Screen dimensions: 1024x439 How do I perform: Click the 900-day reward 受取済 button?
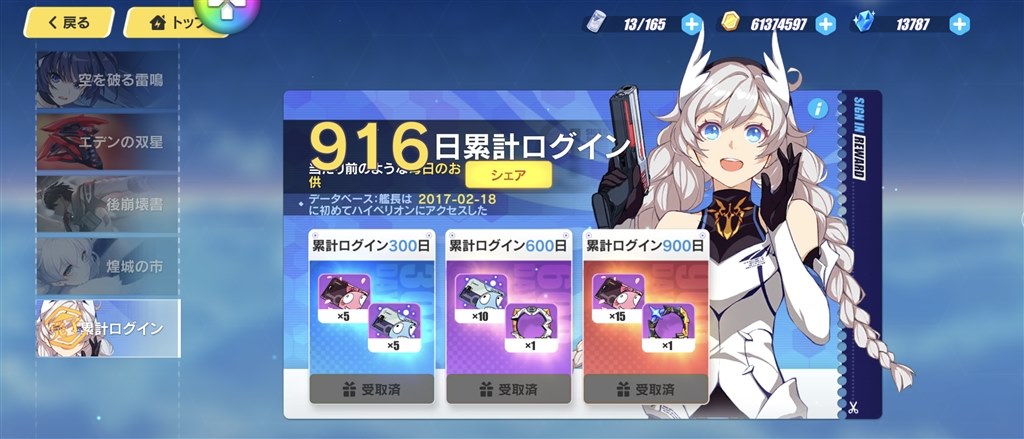coord(646,389)
